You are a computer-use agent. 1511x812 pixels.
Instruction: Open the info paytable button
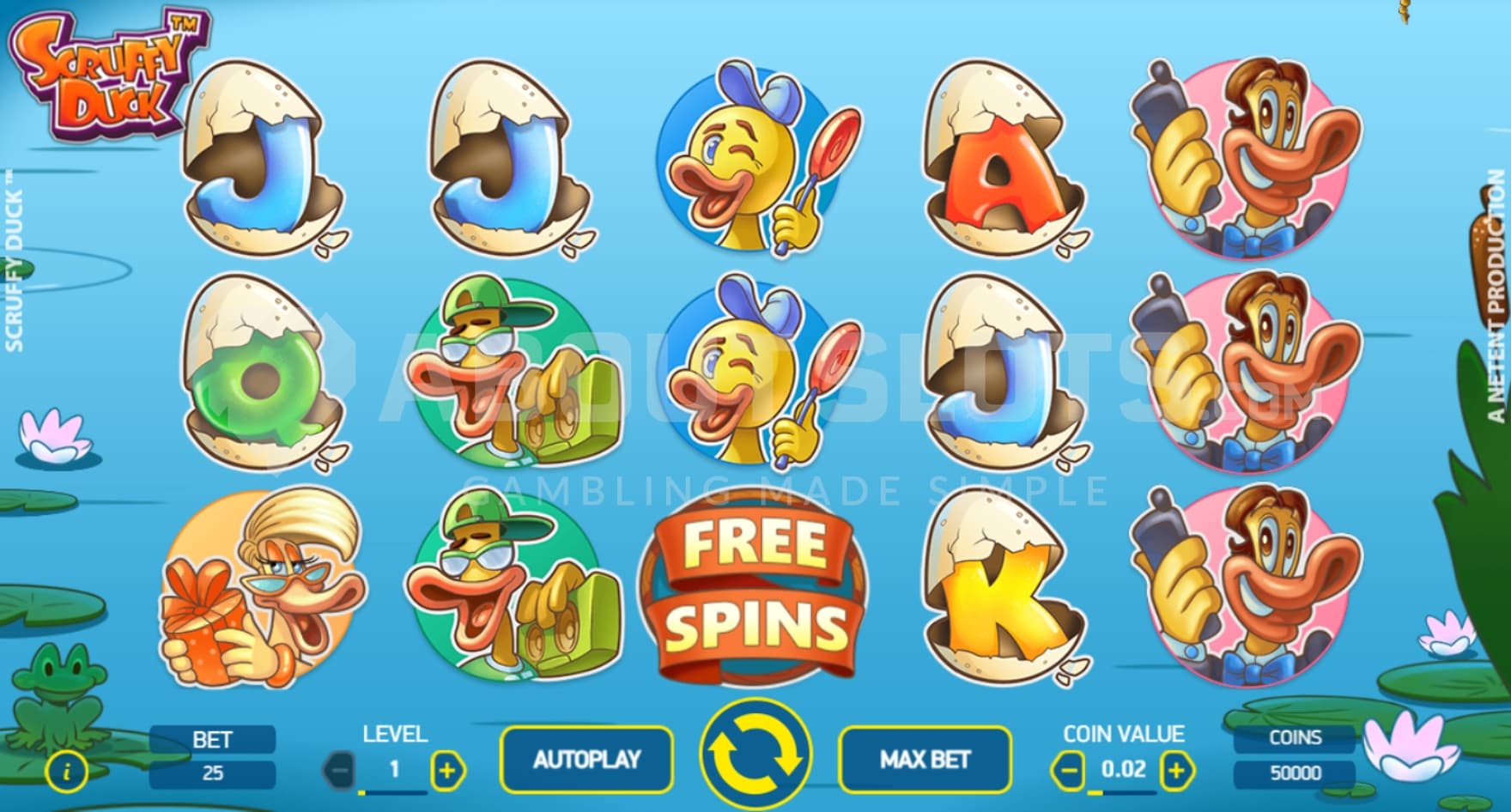67,772
